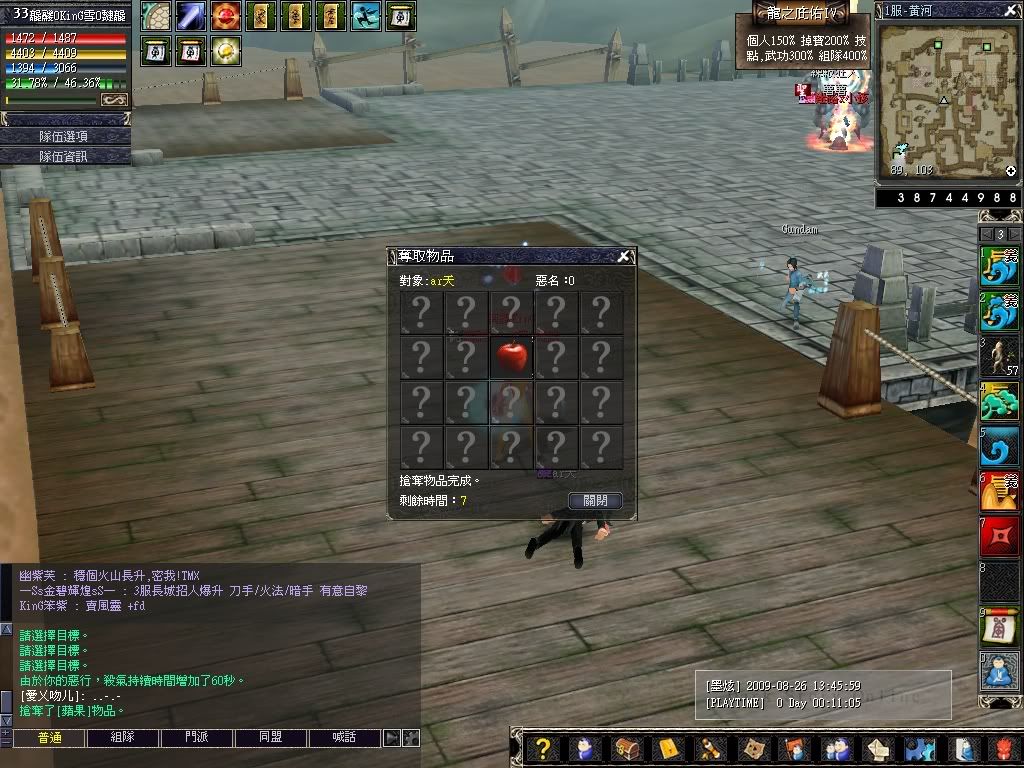Viewport: 1024px width, 768px height.
Task: Open help with the yellow question mark icon
Action: [543, 749]
